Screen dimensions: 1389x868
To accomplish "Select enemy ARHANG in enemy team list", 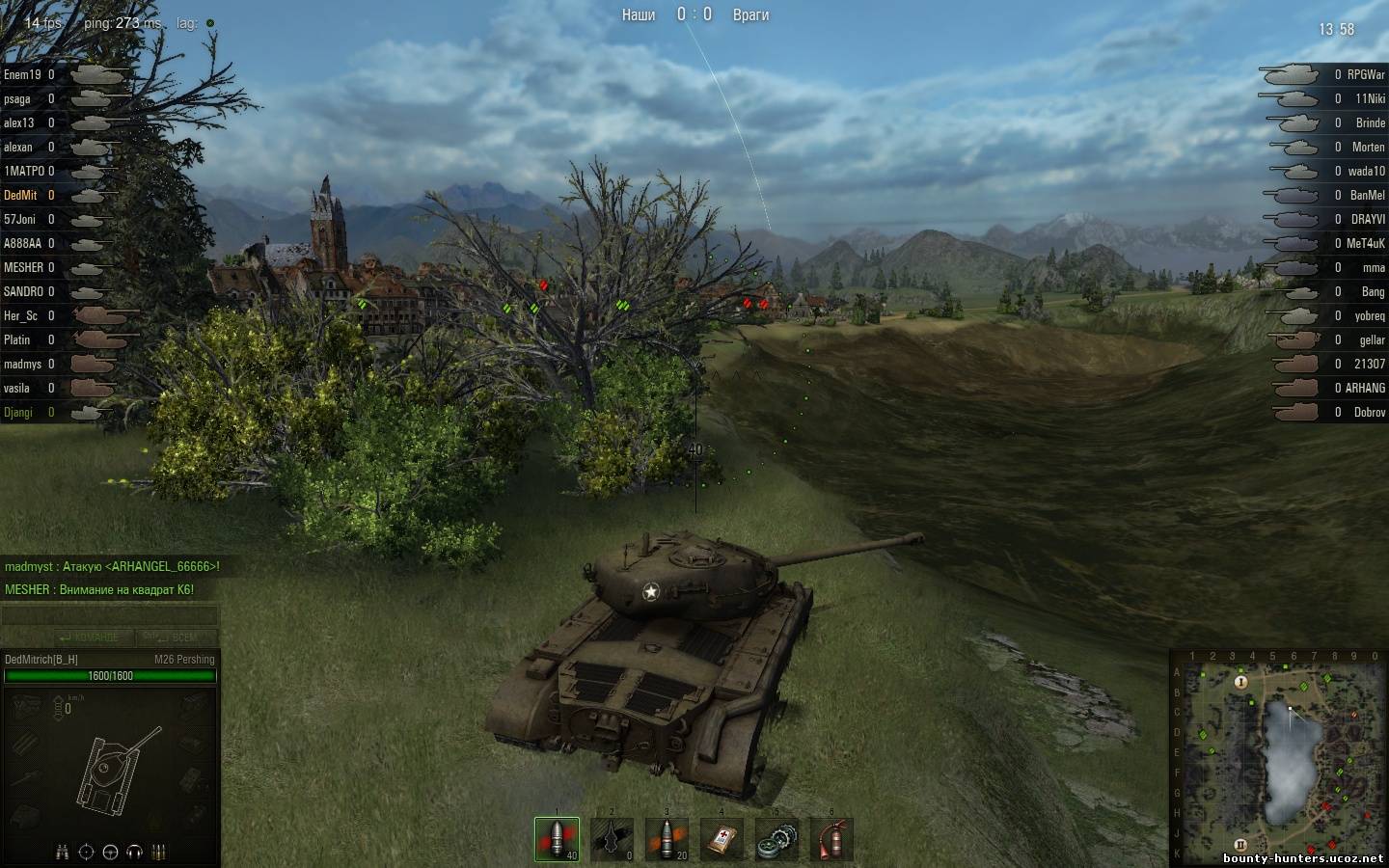I will (1365, 388).
